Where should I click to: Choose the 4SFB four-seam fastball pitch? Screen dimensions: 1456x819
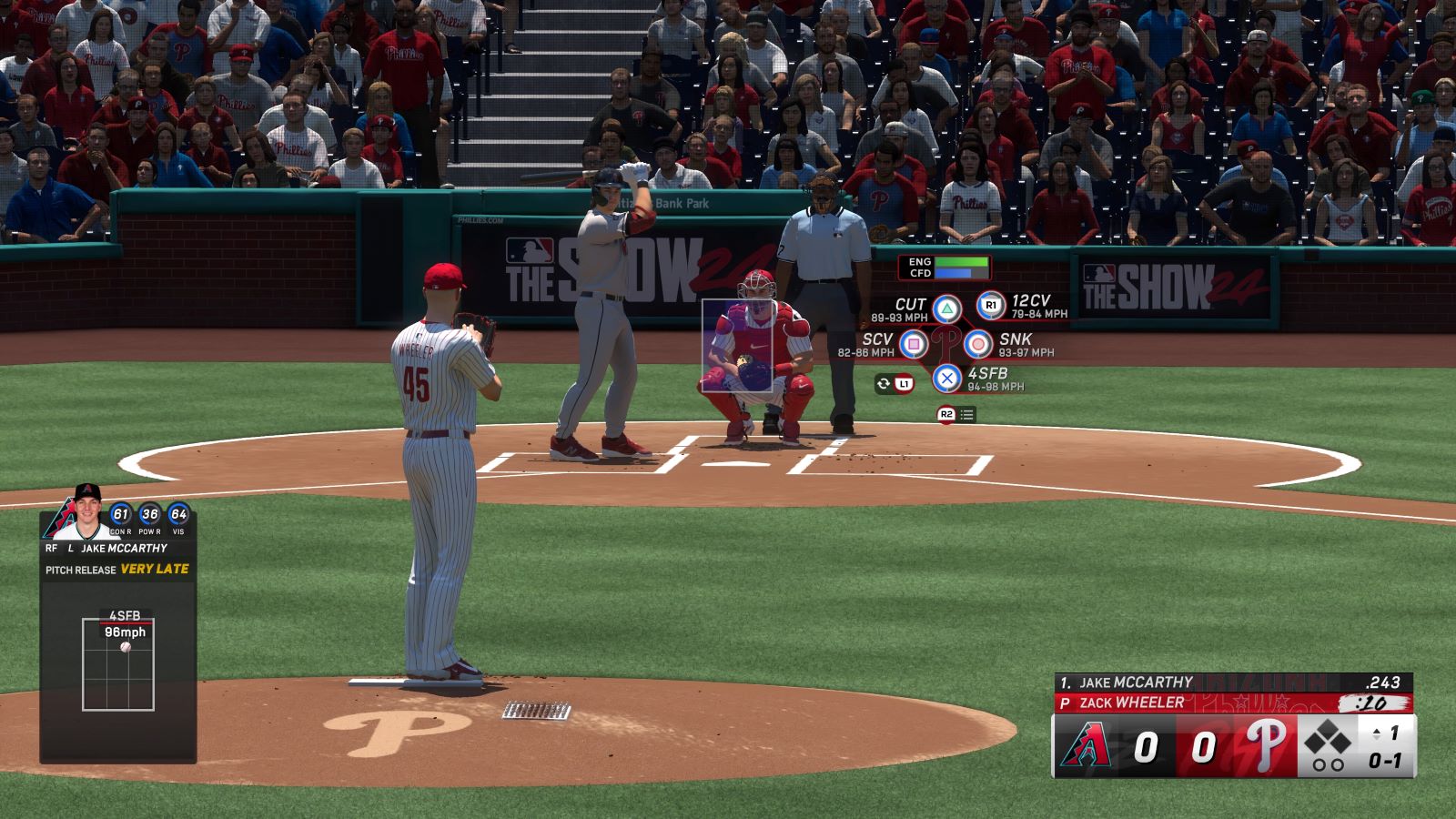tap(947, 378)
